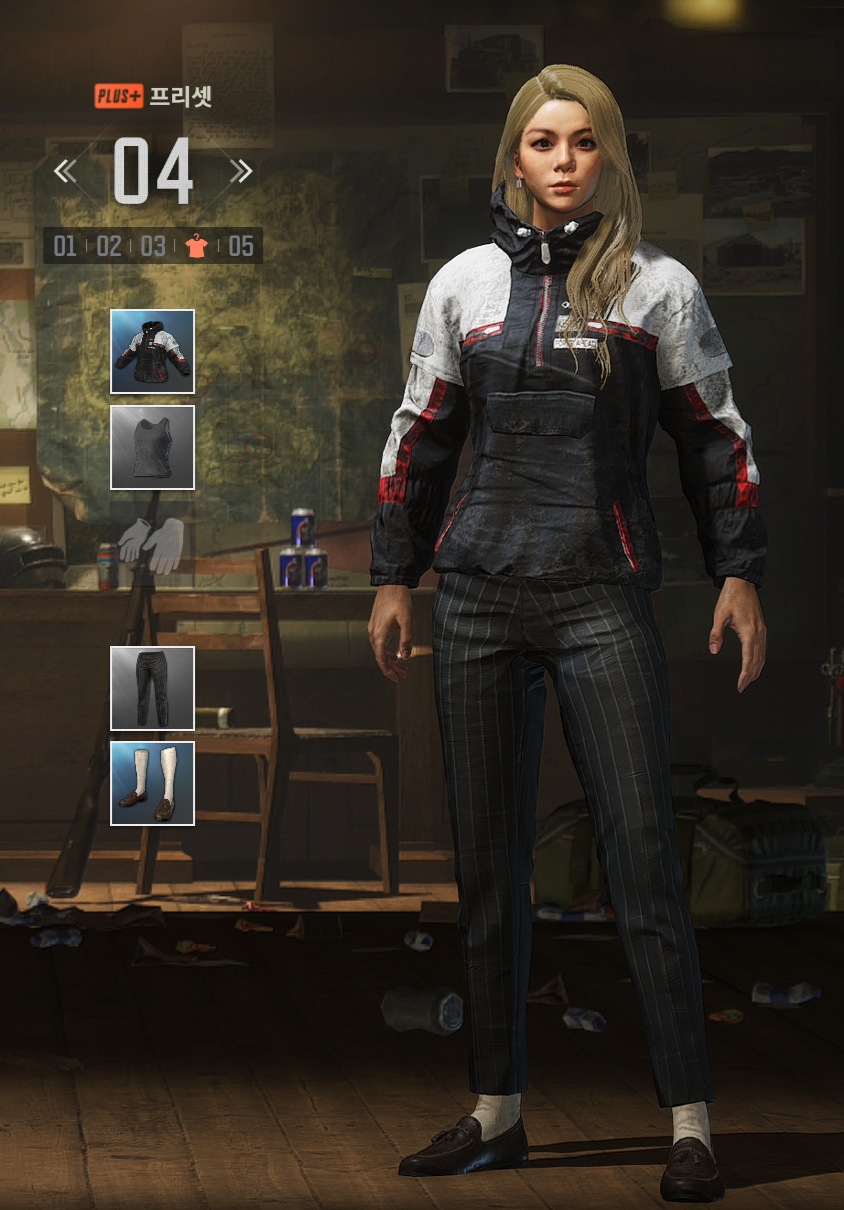844x1210 pixels.
Task: Switch to preset 01
Action: 65,246
